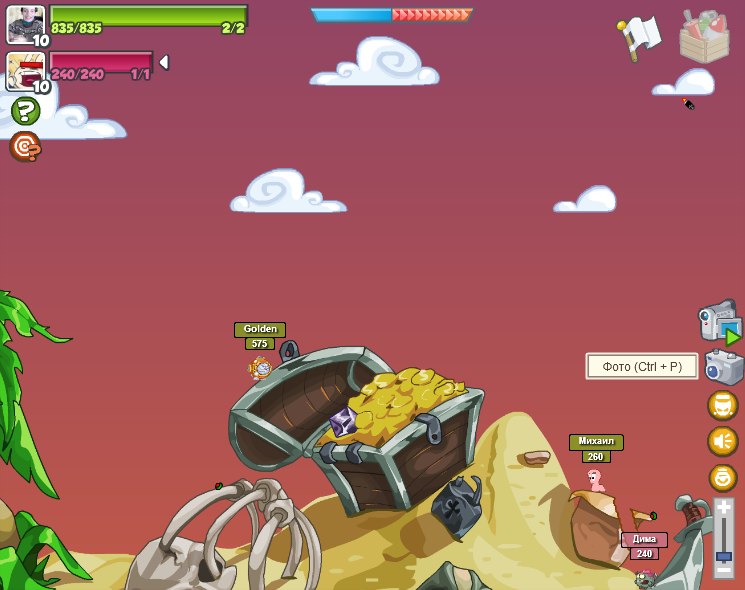Click the zoom slider's plus button

pos(723,509)
